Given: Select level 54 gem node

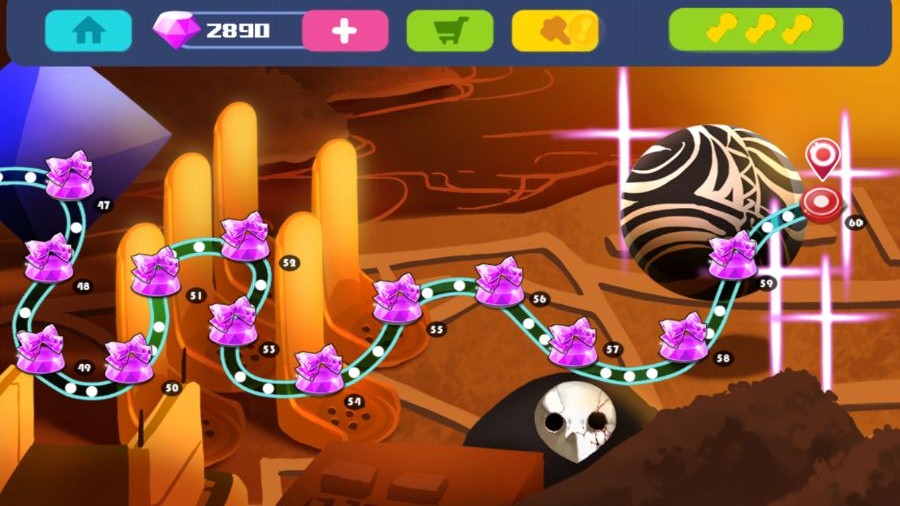Looking at the screenshot, I should click(x=320, y=369).
